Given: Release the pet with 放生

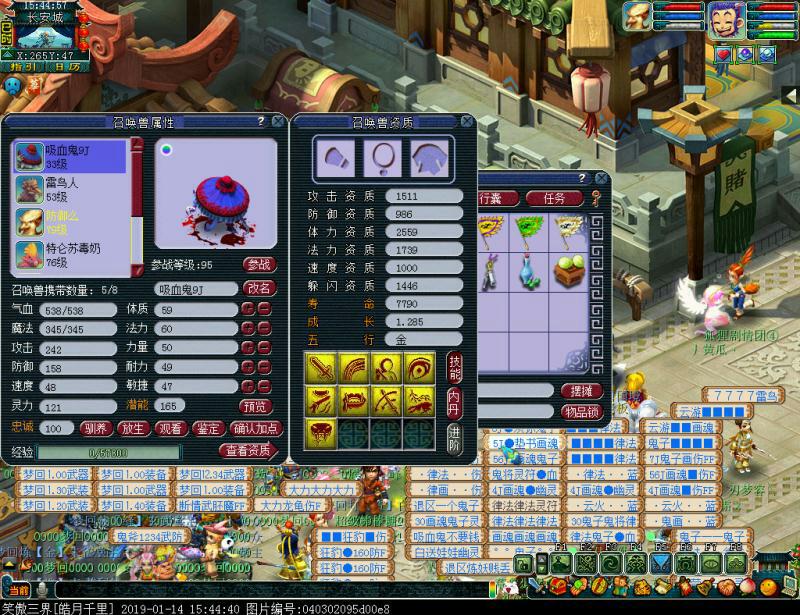Looking at the screenshot, I should (x=132, y=428).
